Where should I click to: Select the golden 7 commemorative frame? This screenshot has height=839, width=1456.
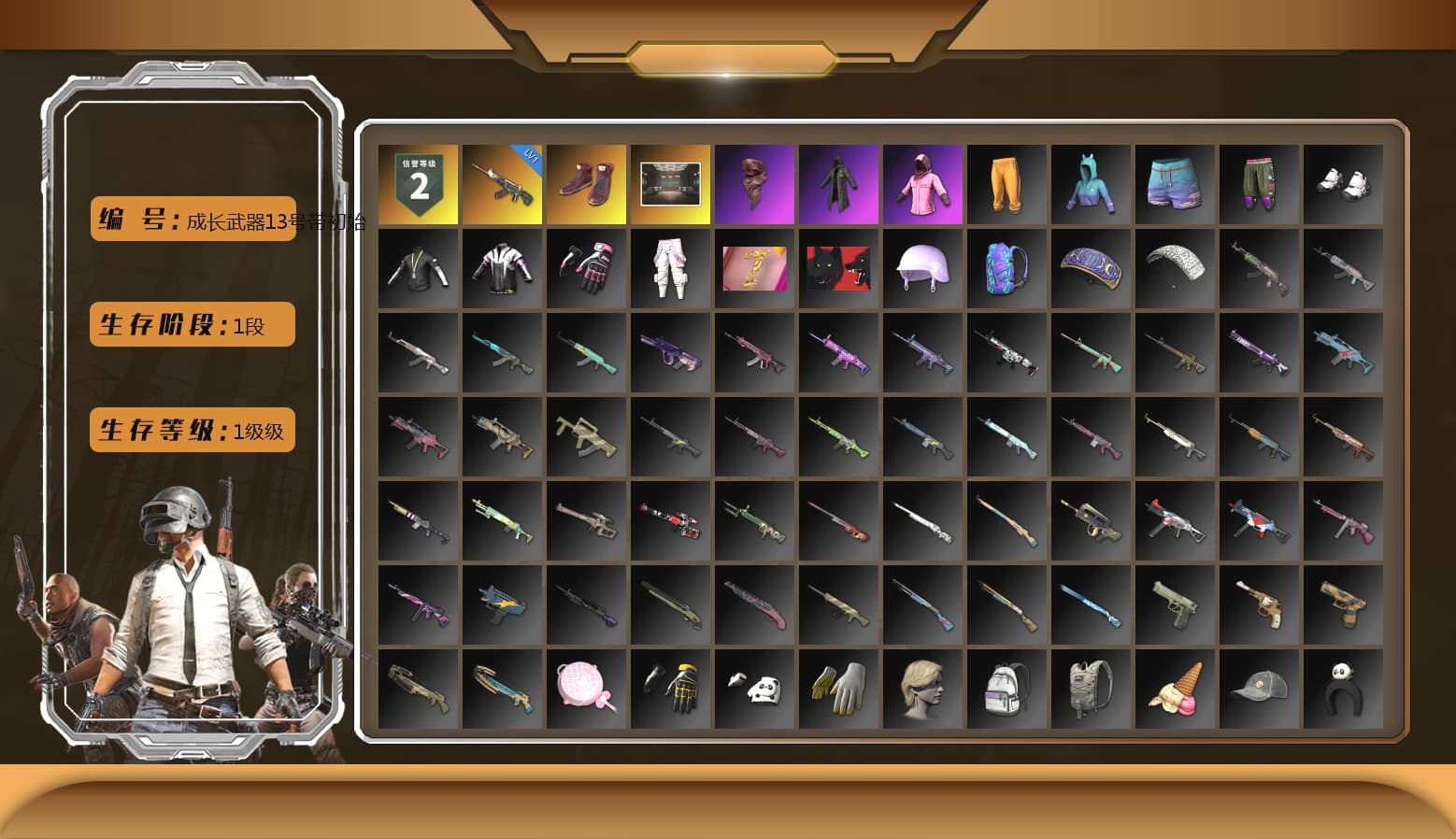[x=755, y=269]
